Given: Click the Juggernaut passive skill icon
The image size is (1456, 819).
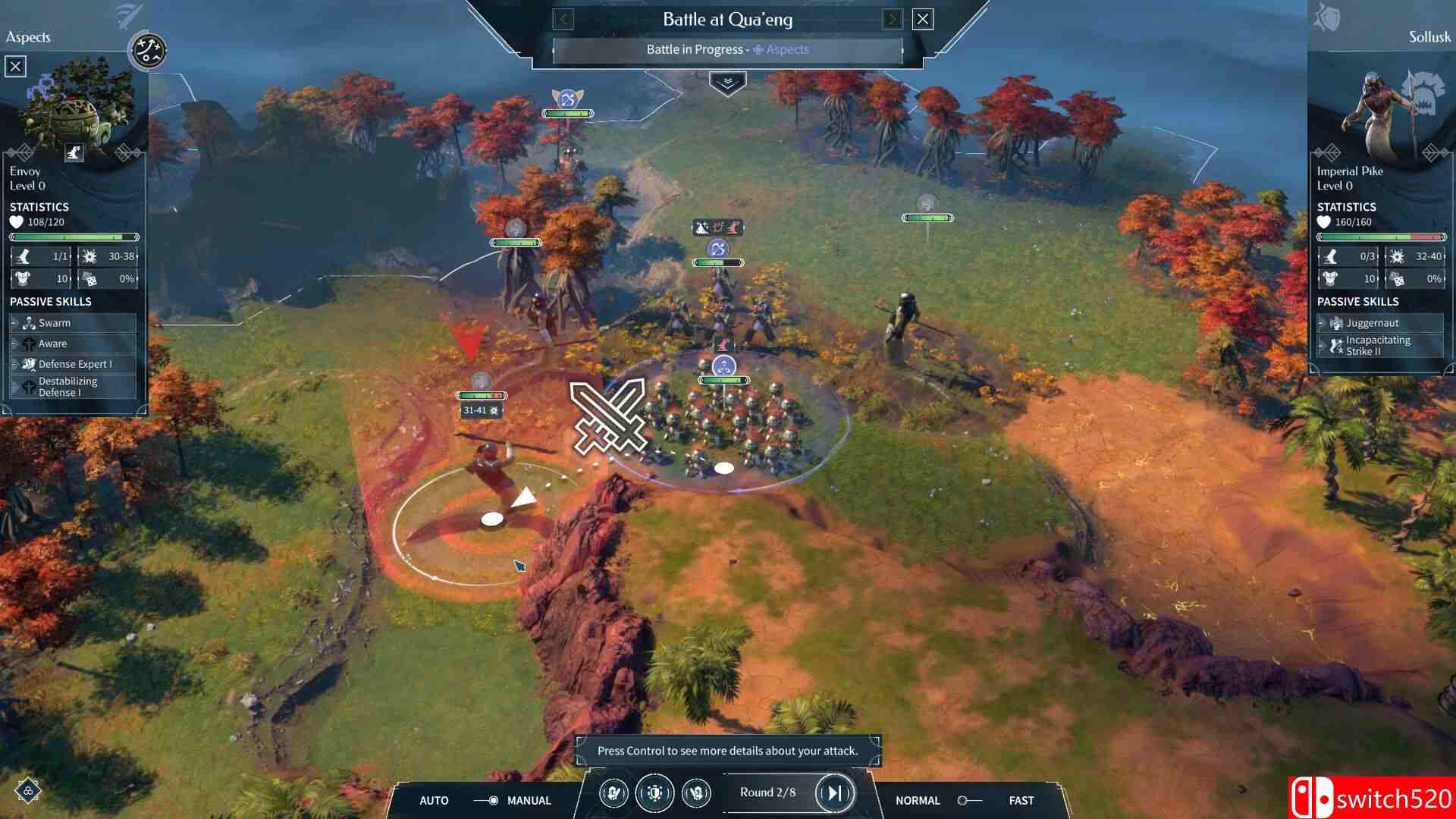Looking at the screenshot, I should (1335, 322).
